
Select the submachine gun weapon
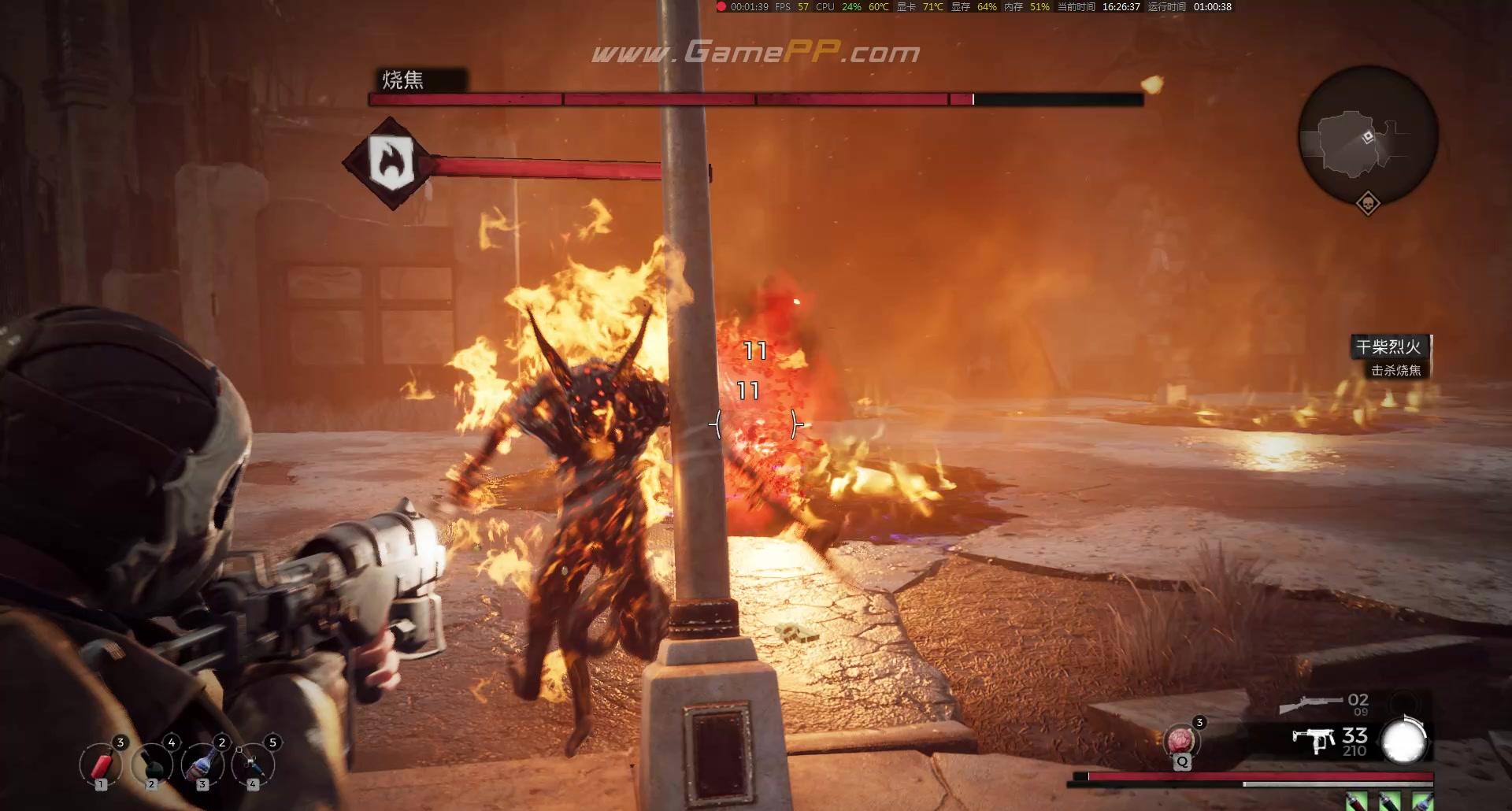pyautogui.click(x=1314, y=740)
